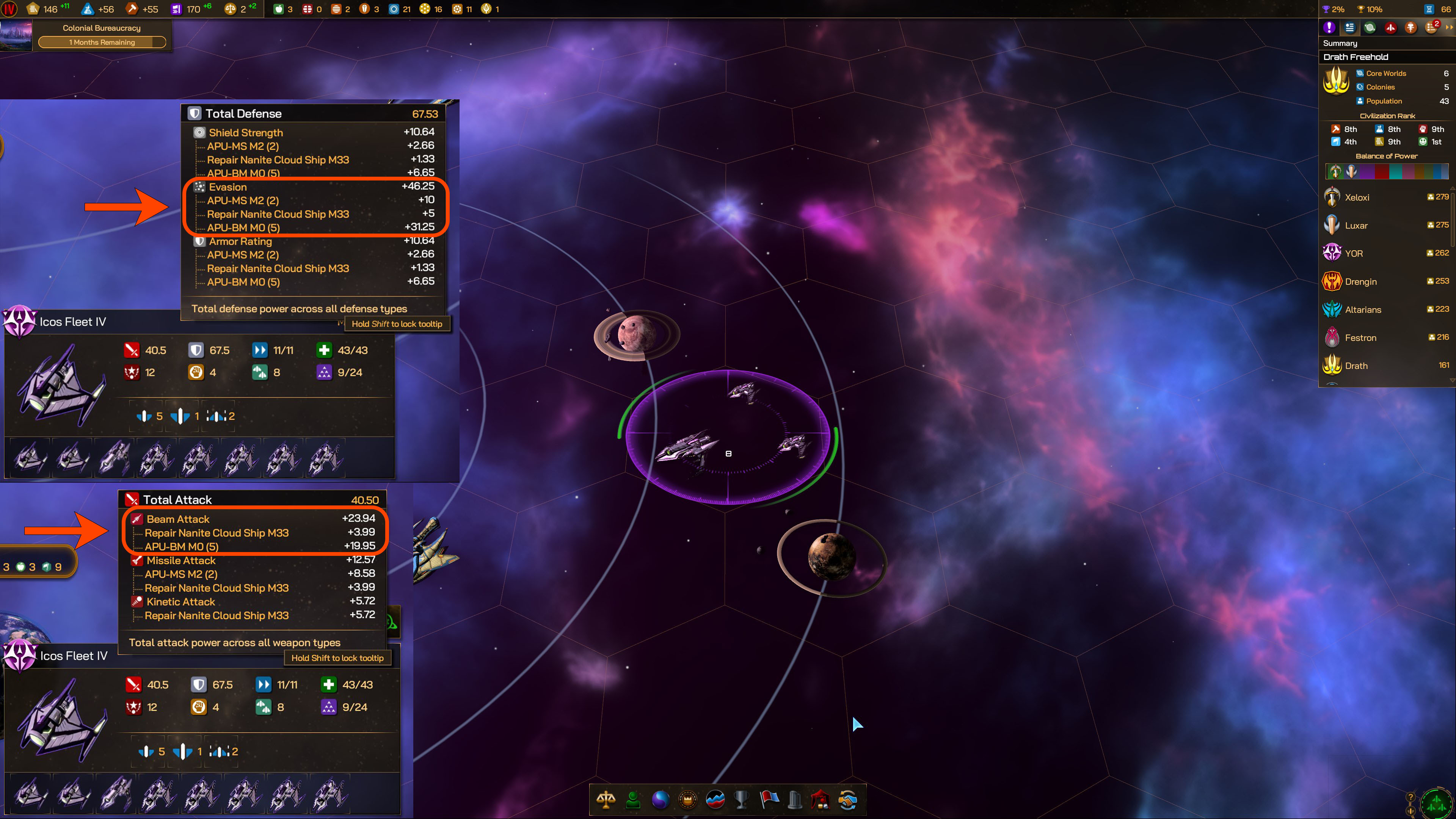Click the purple alert exclamation icon top right
Image resolution: width=1456 pixels, height=819 pixels.
click(x=1329, y=27)
